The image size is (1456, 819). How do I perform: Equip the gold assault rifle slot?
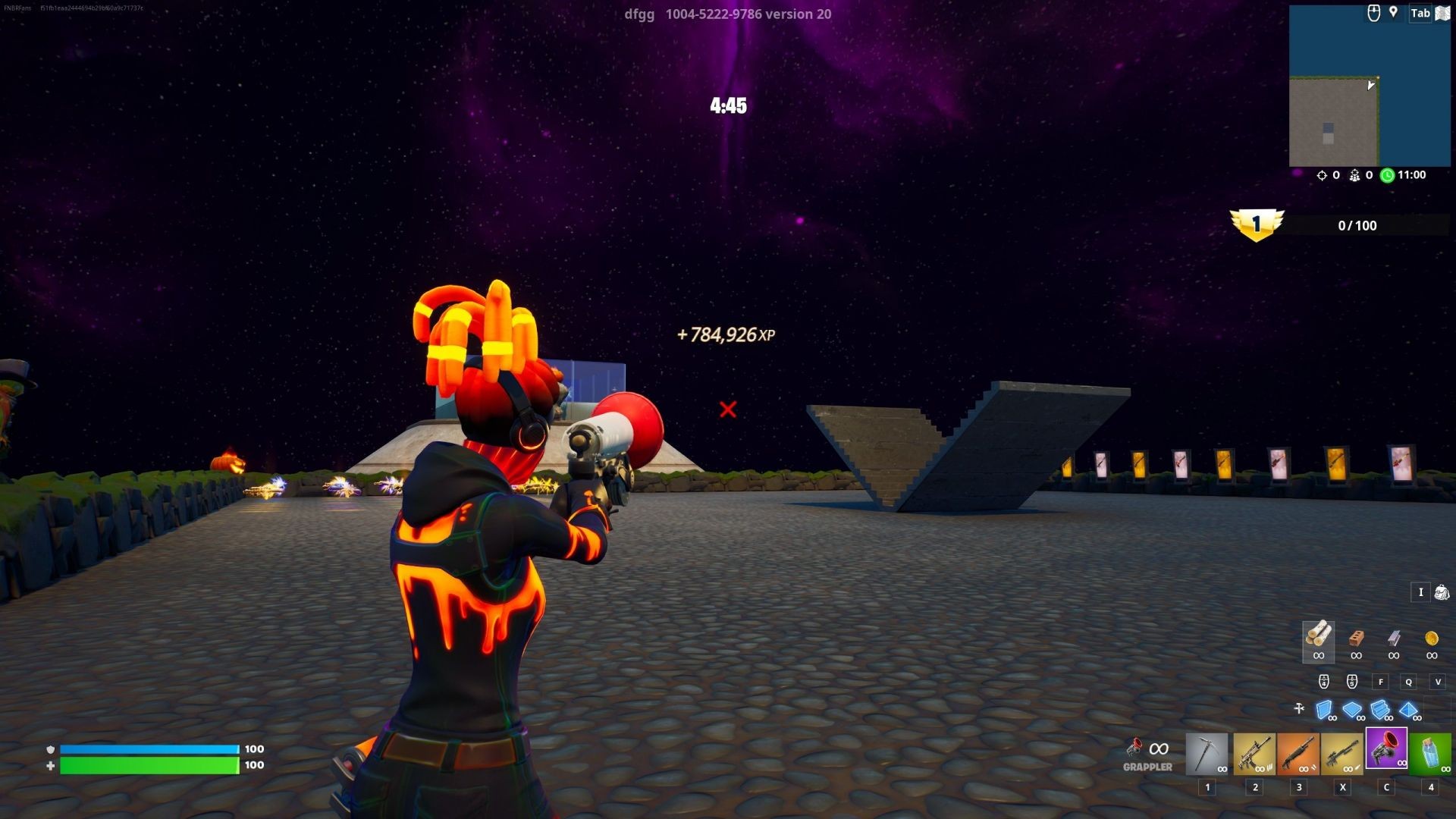[x=1254, y=752]
